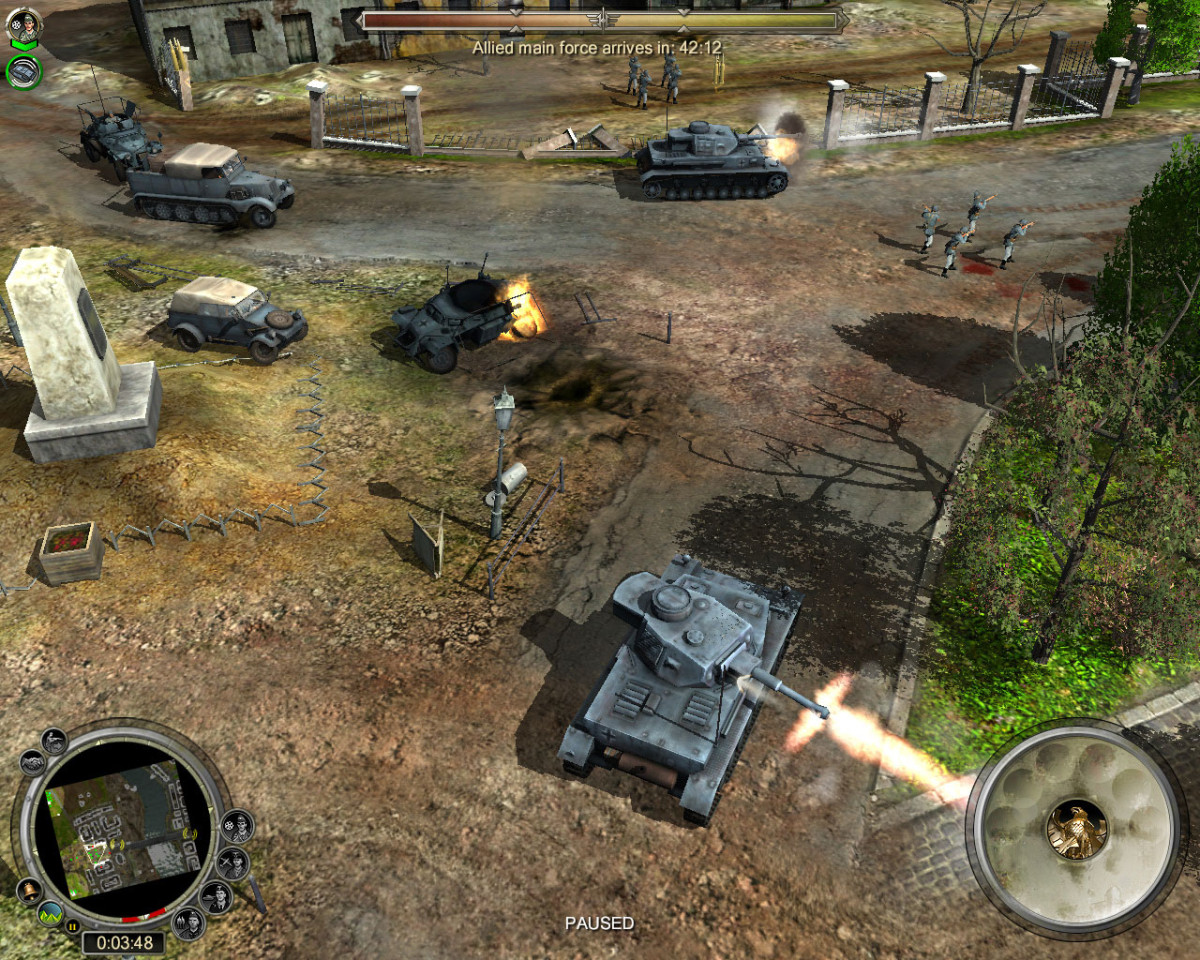Choose the officer with infantry icon
The height and width of the screenshot is (960, 1200).
187,921
